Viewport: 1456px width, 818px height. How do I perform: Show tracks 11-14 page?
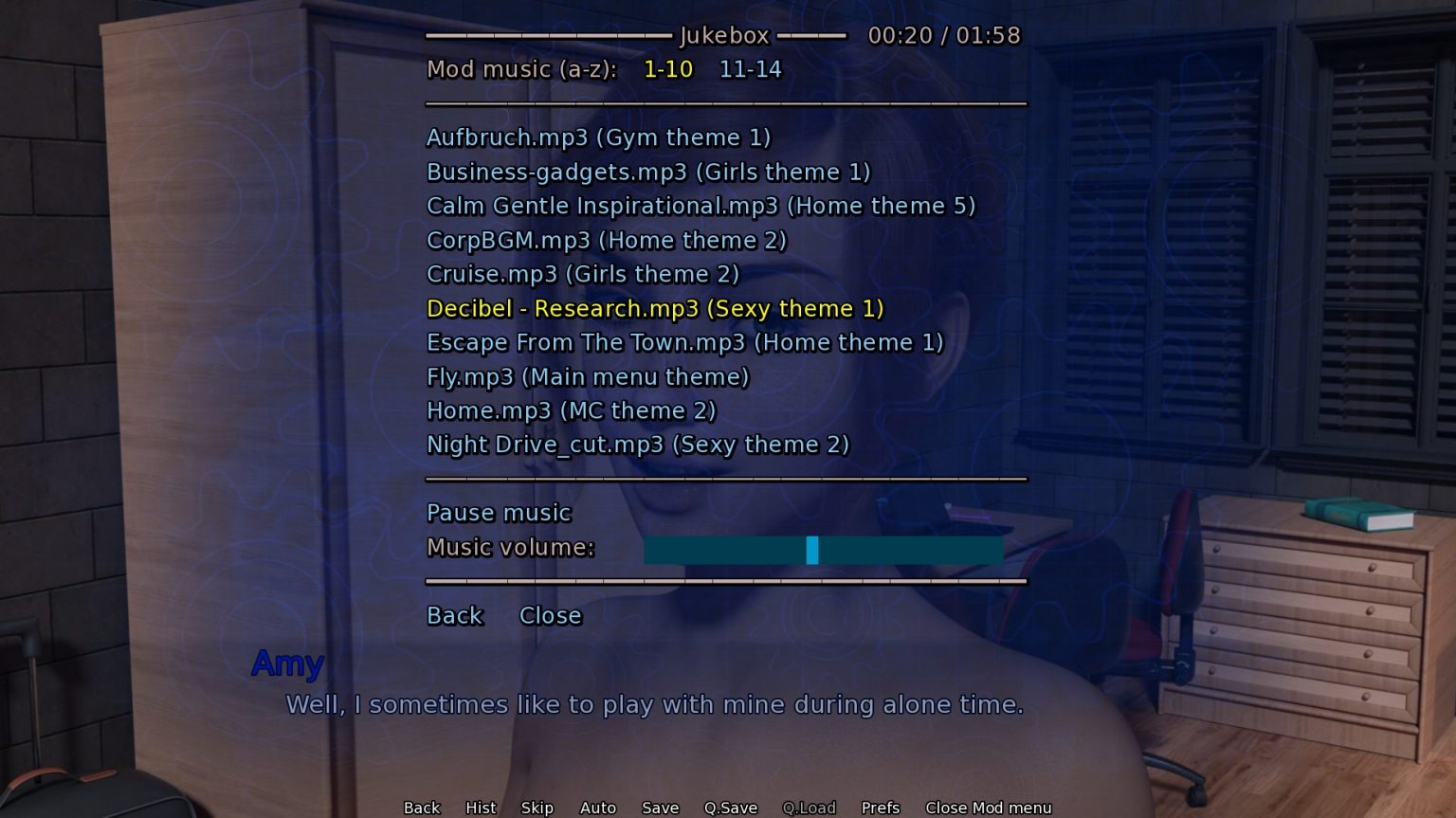[750, 69]
